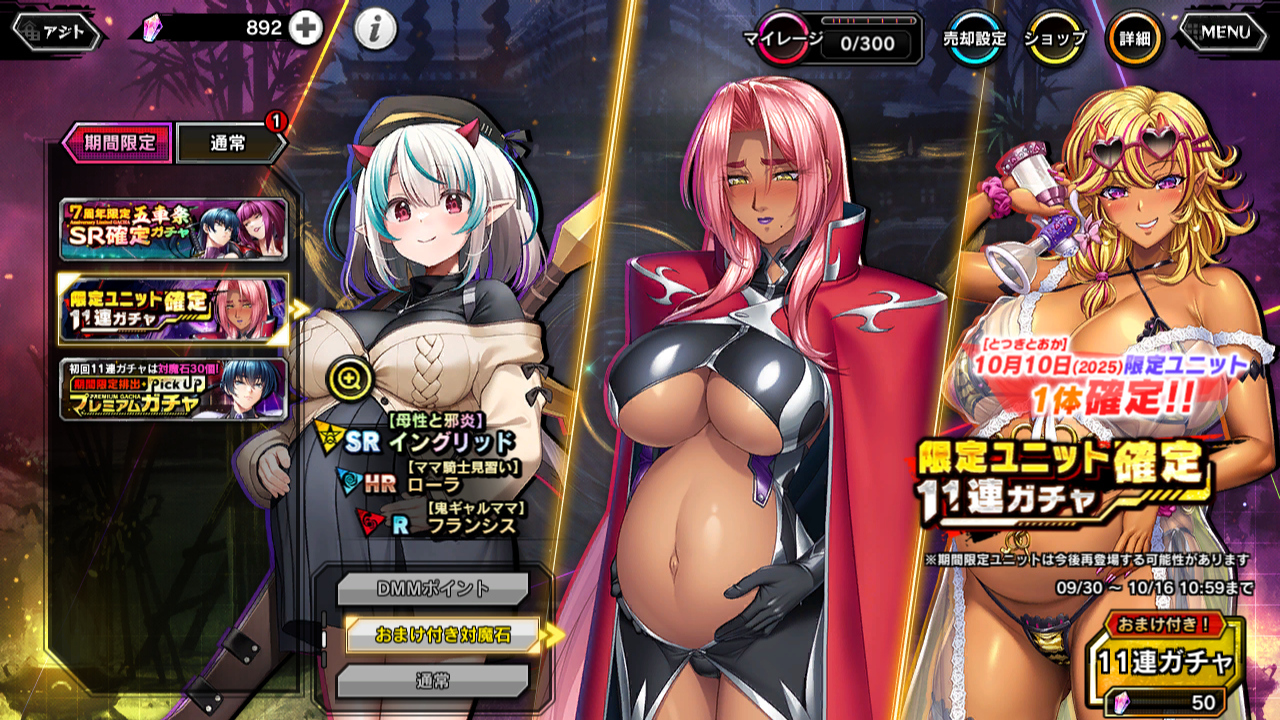The width and height of the screenshot is (1280, 720).
Task: Switch to the 期間限定 tab
Action: tap(118, 143)
